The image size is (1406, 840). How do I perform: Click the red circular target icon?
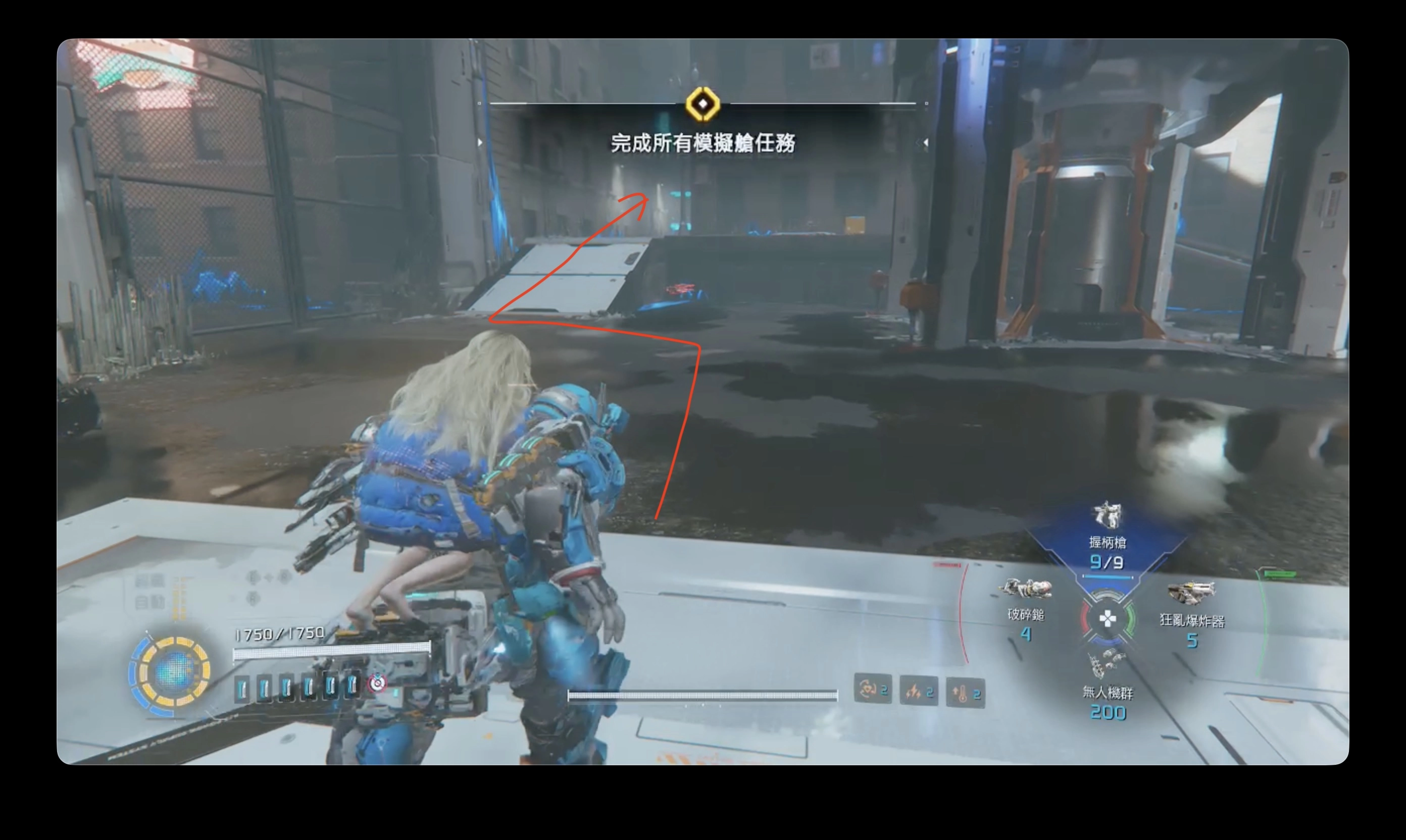click(x=377, y=684)
